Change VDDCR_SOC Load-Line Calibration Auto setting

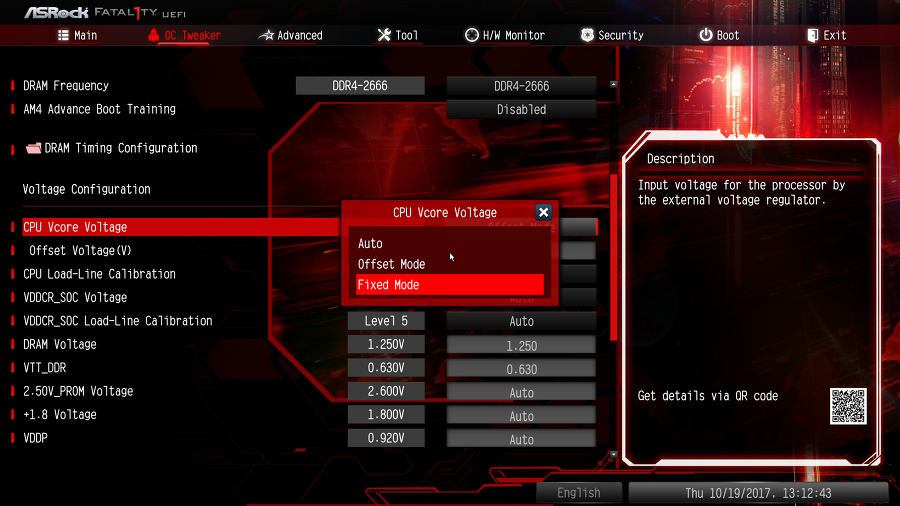521,322
